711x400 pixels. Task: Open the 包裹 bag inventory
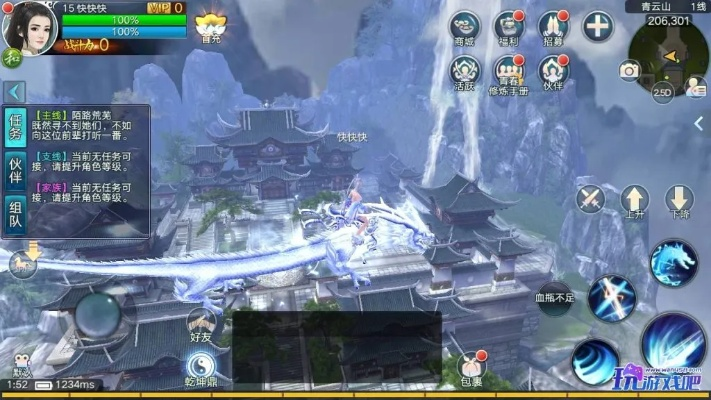coord(471,368)
